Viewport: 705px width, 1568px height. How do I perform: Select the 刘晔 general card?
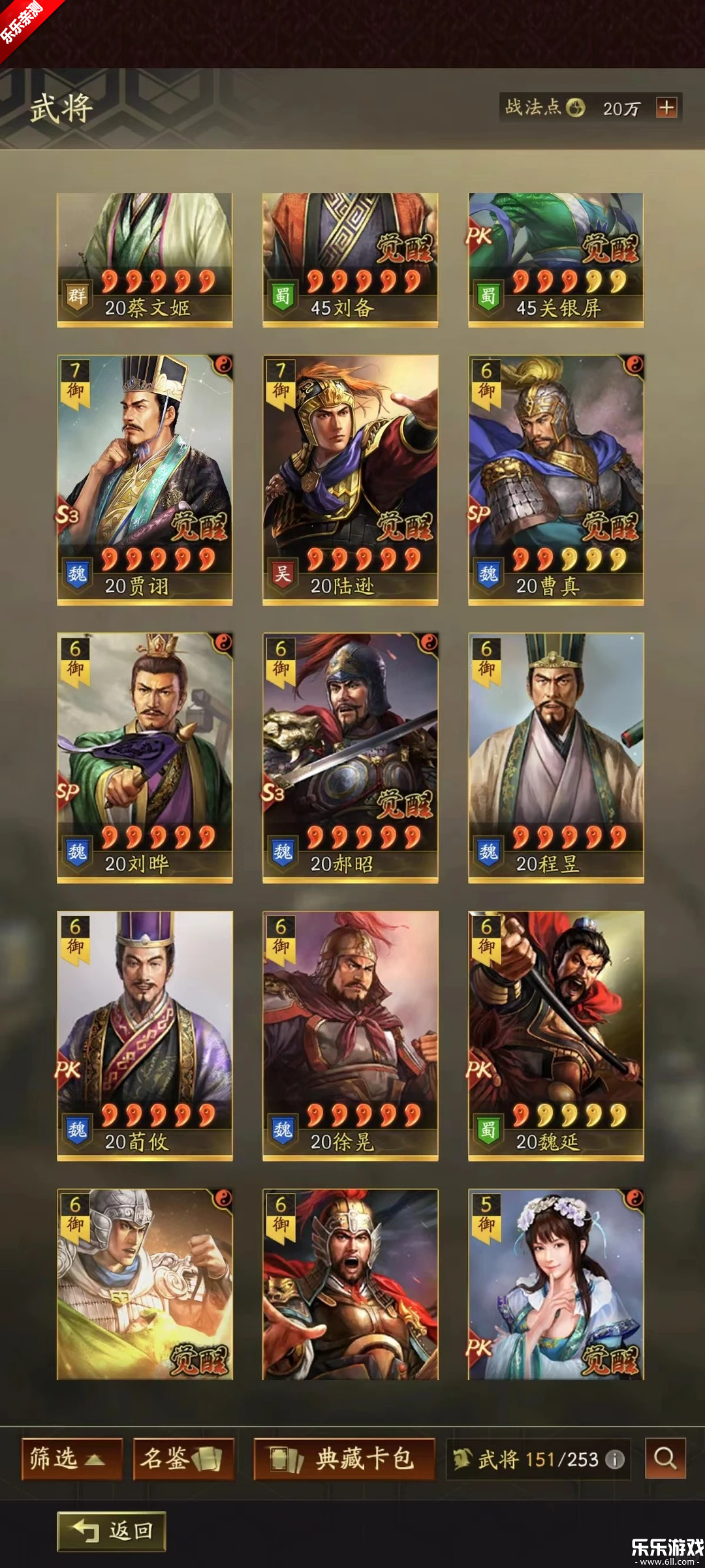click(144, 757)
